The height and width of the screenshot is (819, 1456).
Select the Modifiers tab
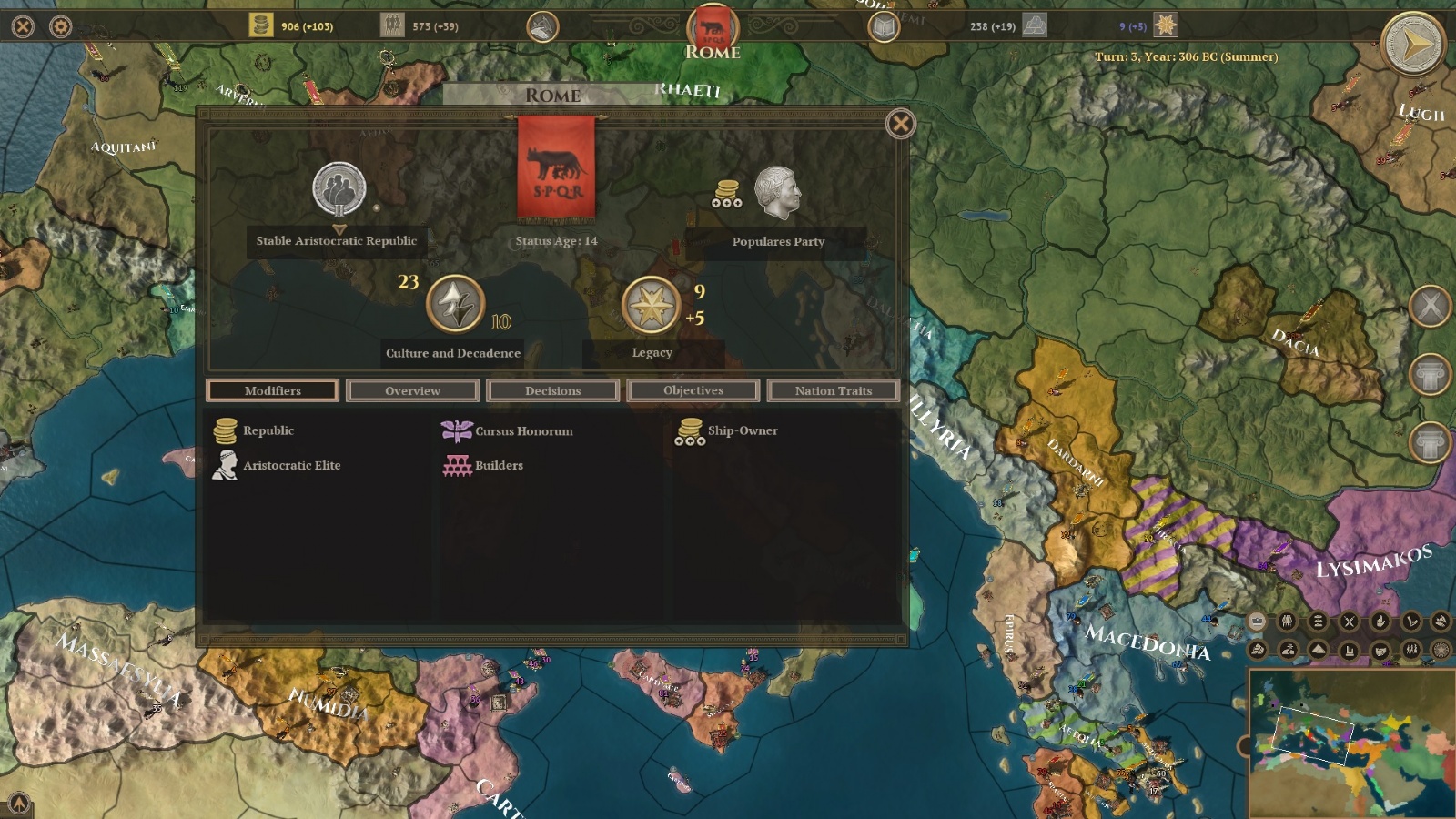[272, 390]
